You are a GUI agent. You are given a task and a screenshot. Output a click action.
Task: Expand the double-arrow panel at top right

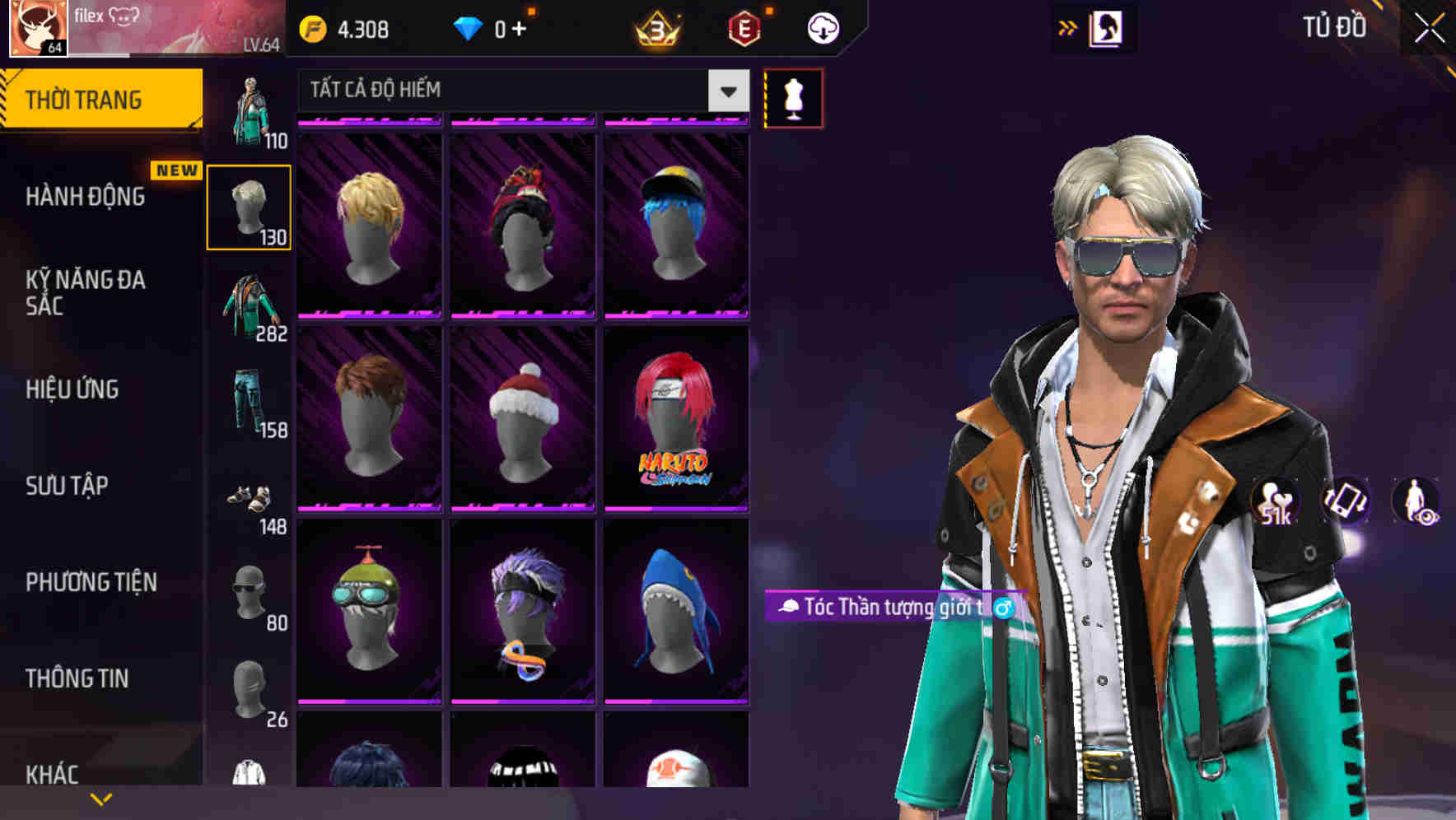(x=1067, y=27)
